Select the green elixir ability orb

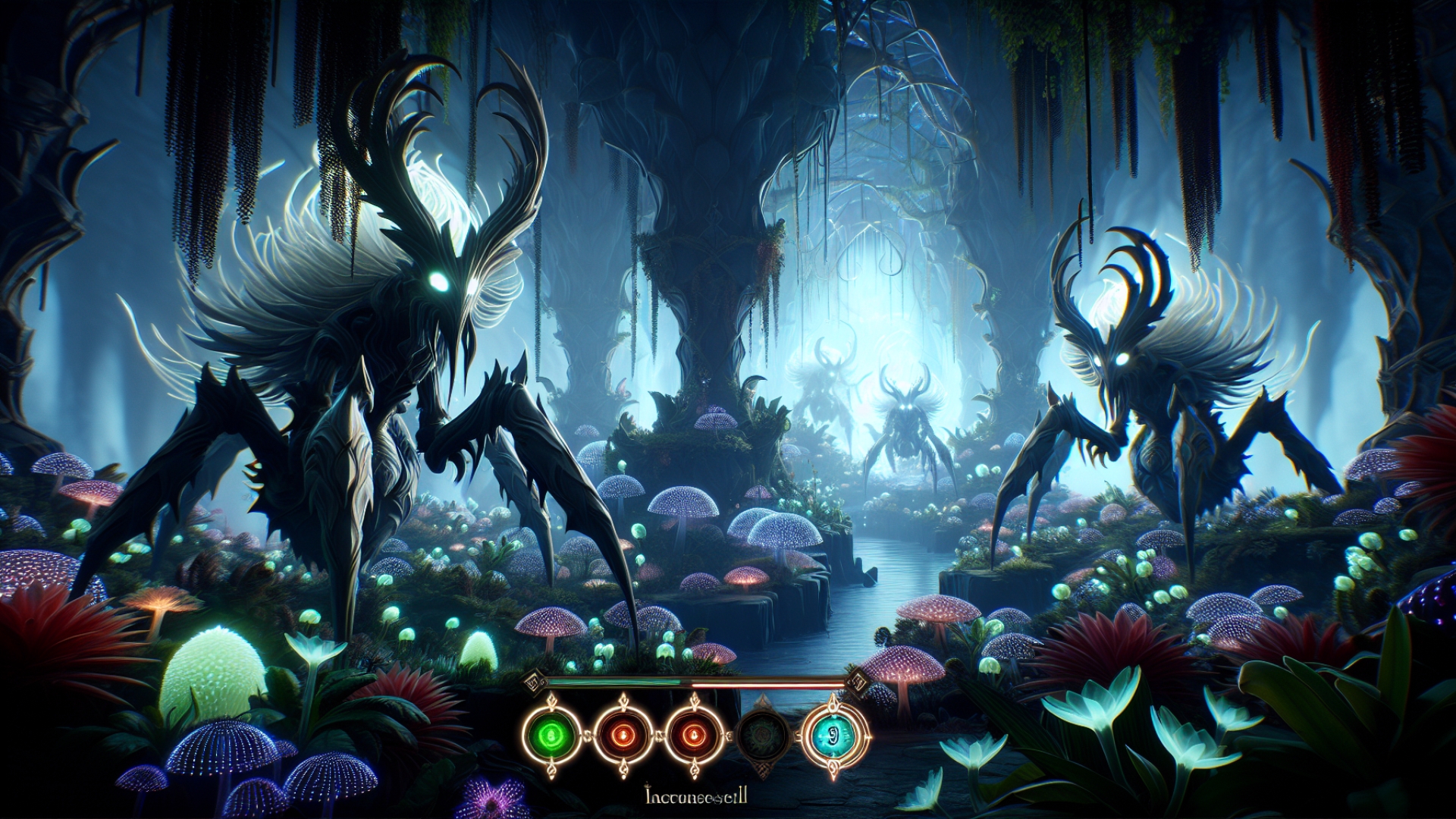(551, 735)
